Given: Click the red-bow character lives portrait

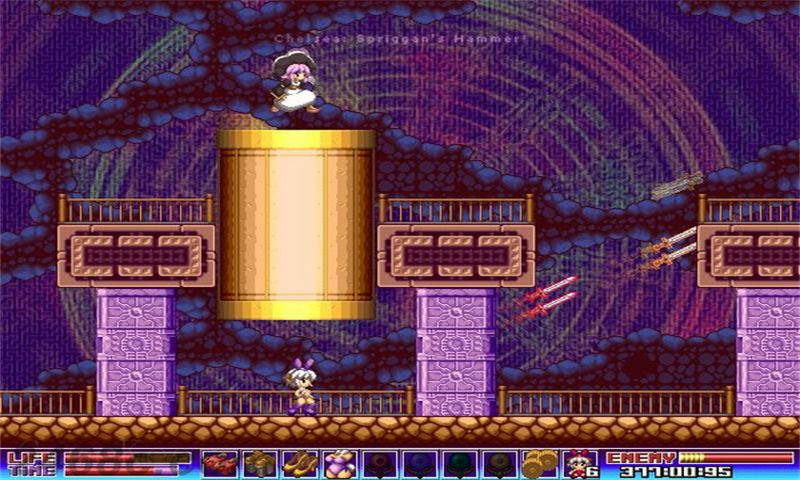Looking at the screenshot, I should [575, 464].
